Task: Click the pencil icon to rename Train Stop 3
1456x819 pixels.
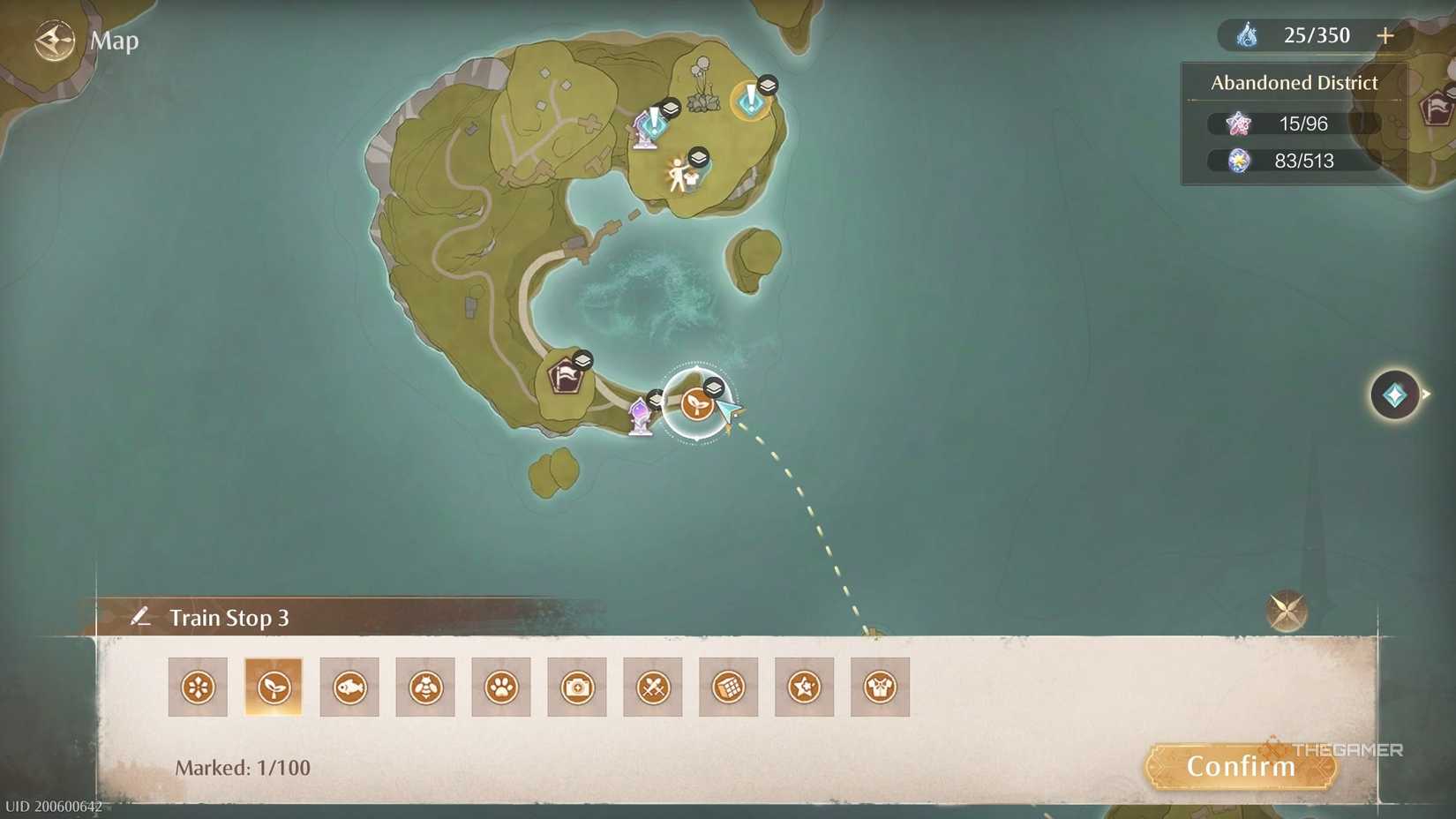Action: (141, 617)
